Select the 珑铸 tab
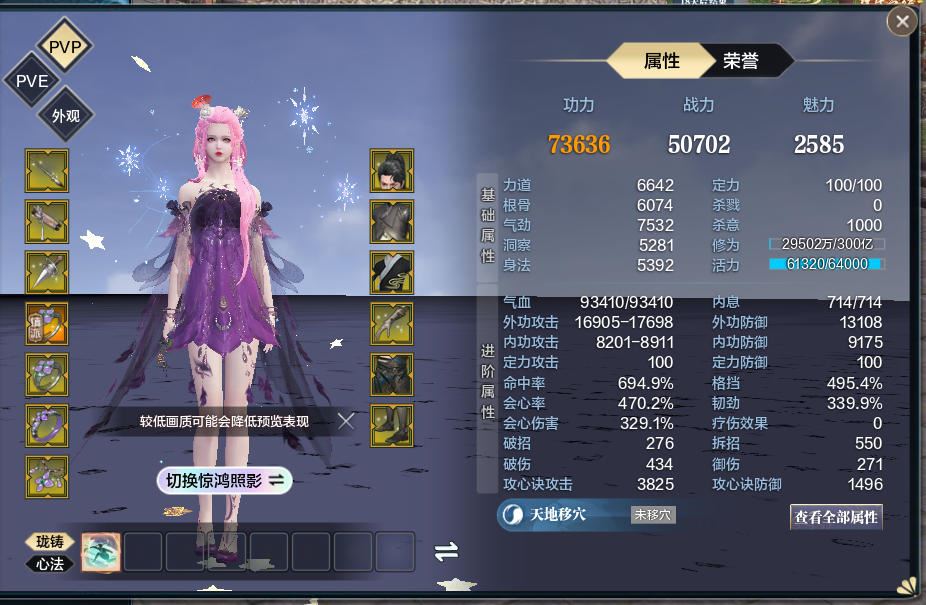Screen dimensions: 926x605 point(49,541)
